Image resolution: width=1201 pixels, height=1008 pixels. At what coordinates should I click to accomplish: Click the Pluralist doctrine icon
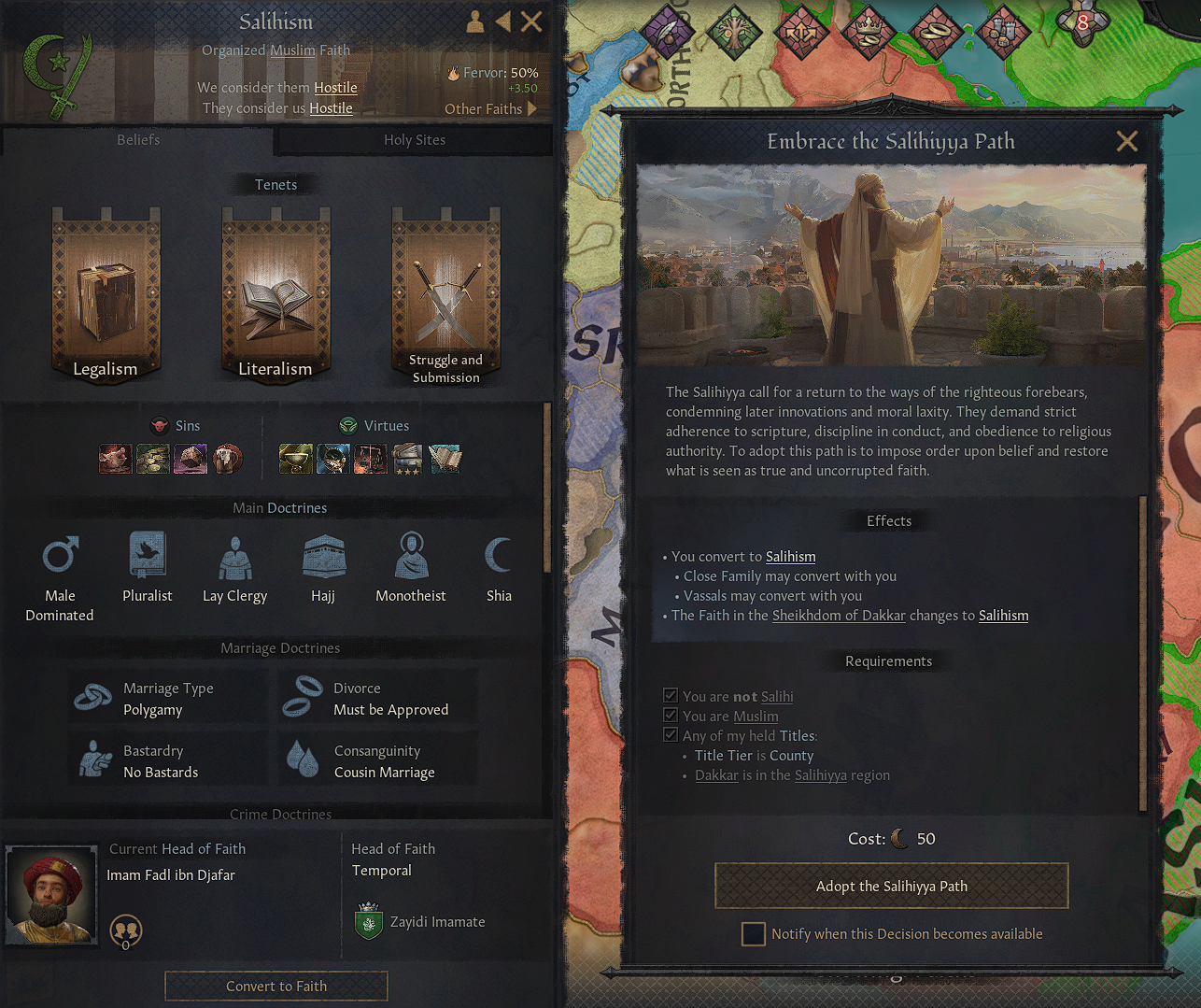tap(147, 554)
